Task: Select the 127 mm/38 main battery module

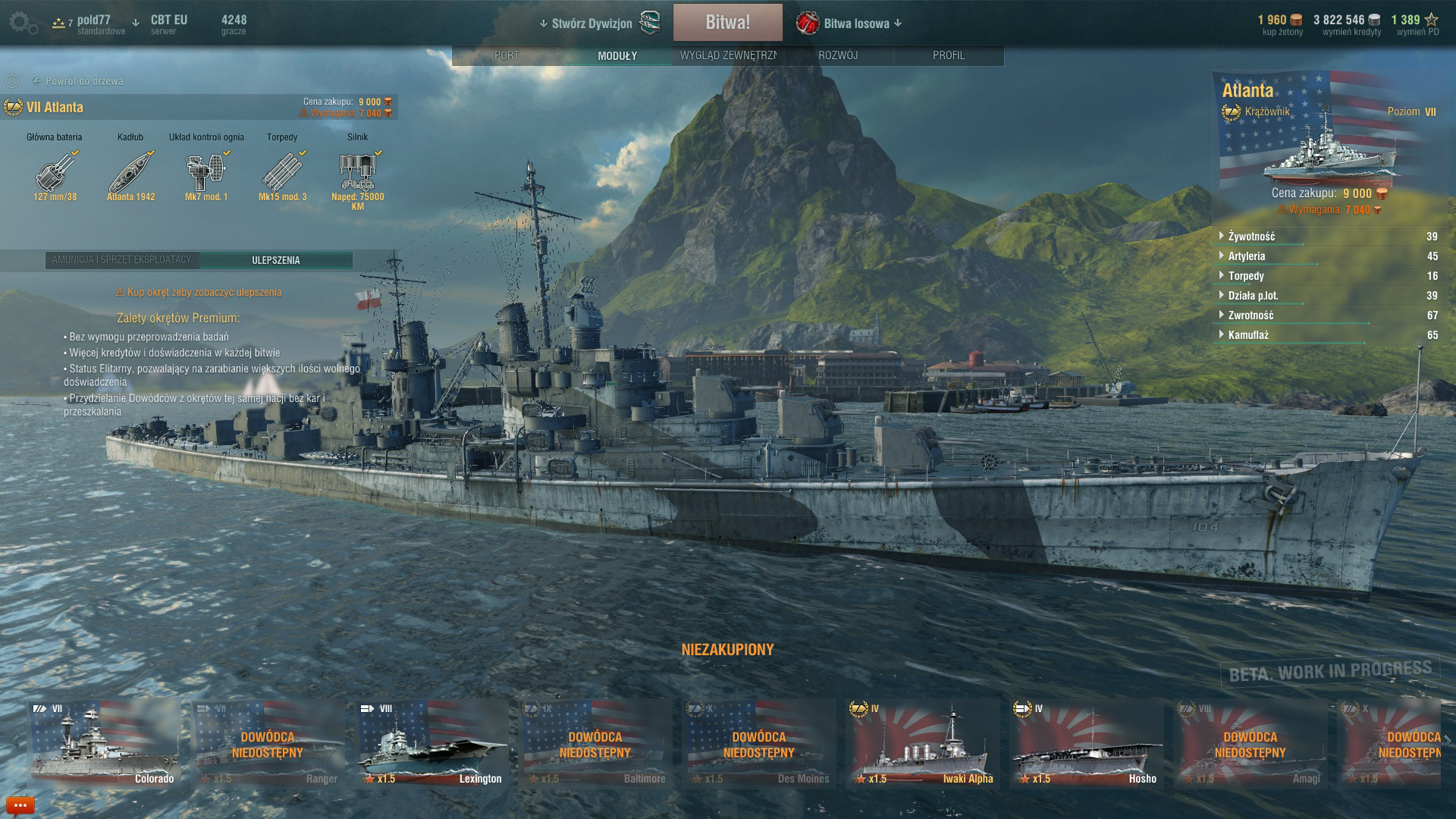Action: (55, 172)
